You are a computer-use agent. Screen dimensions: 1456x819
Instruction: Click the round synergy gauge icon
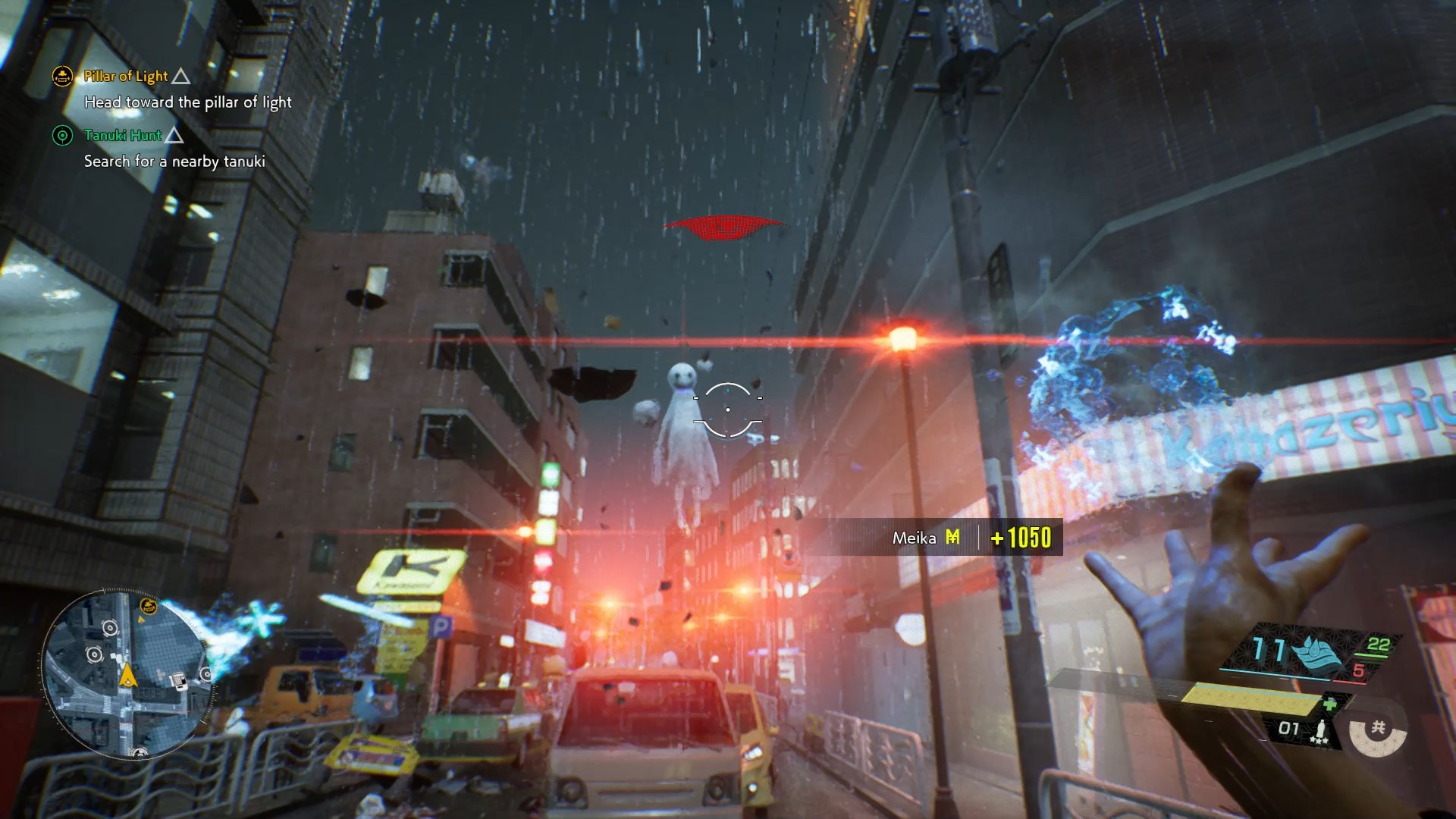1378,730
